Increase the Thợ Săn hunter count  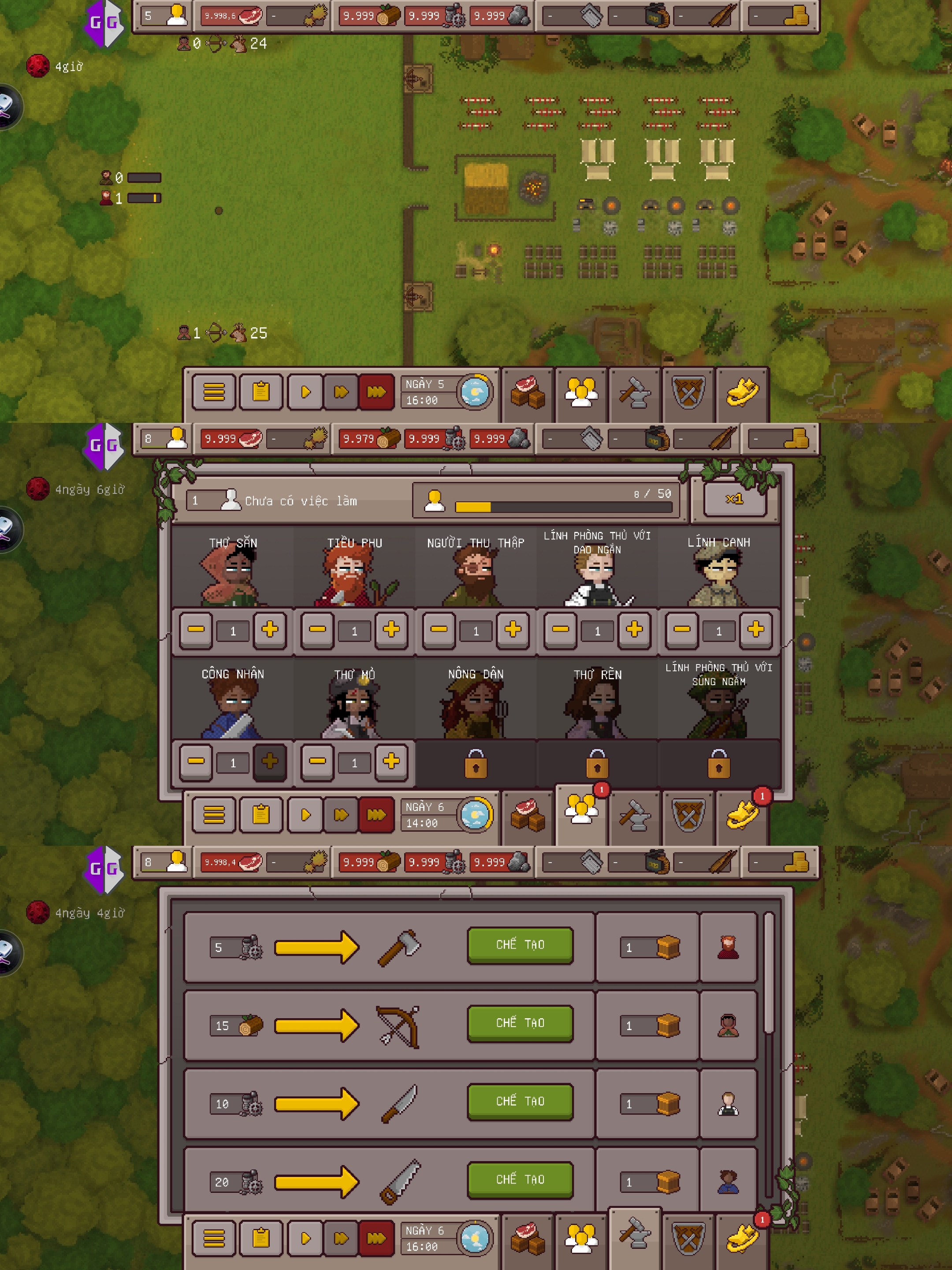(x=270, y=629)
